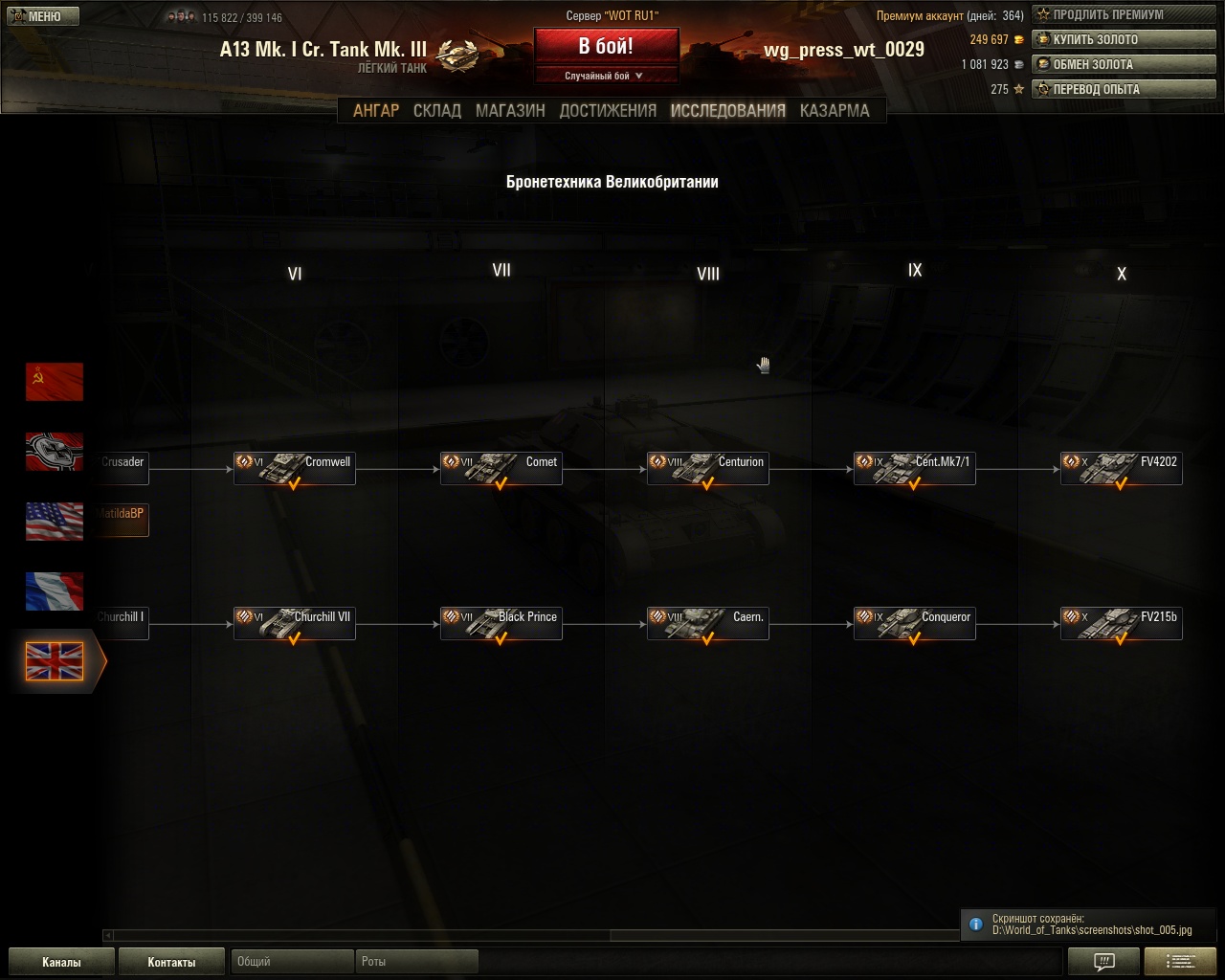Image resolution: width=1225 pixels, height=980 pixels.
Task: Show the ДОСТИЖЕНИЯ tab
Action: [608, 110]
